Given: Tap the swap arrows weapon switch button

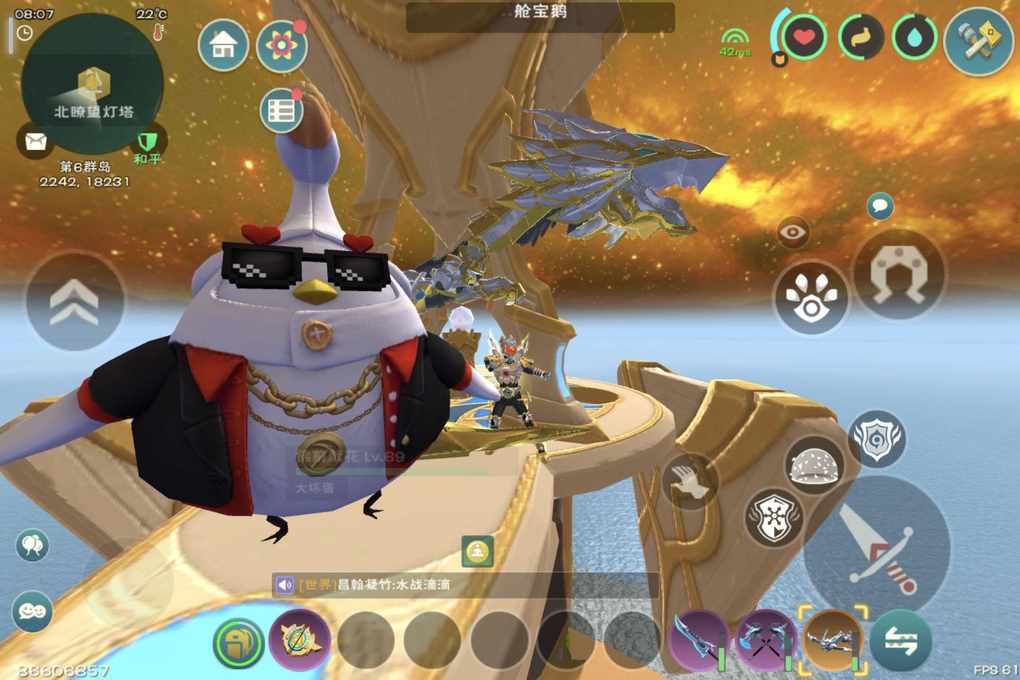Looking at the screenshot, I should coord(900,640).
